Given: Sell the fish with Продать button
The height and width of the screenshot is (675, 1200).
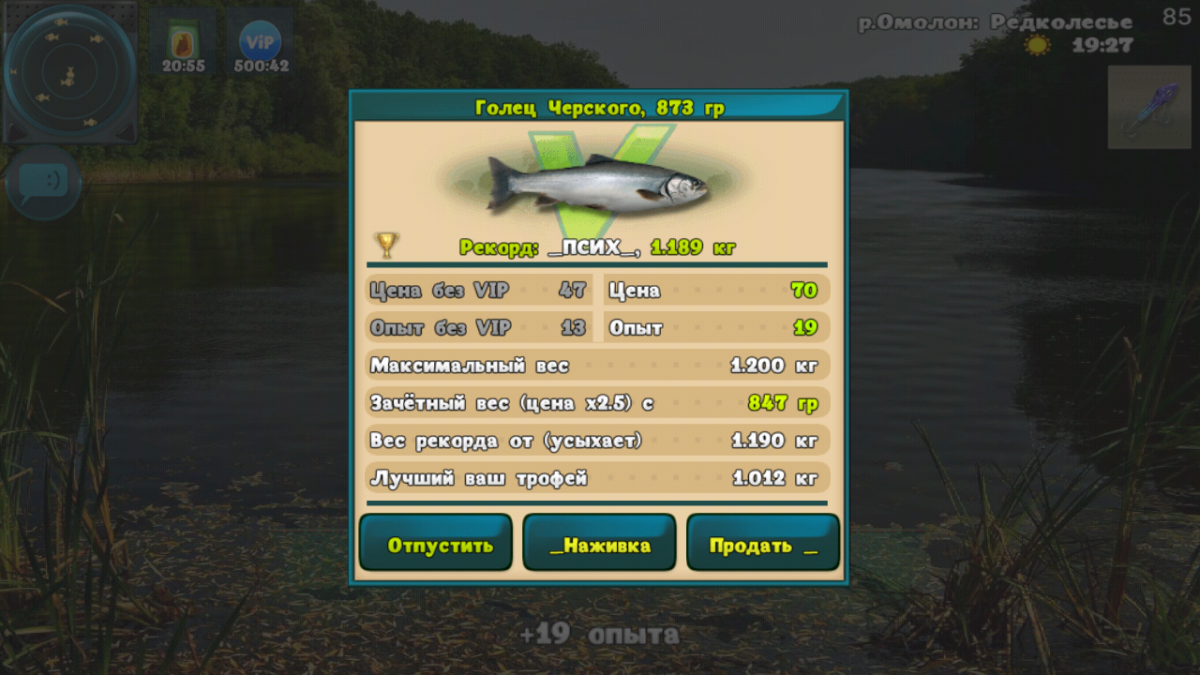Looking at the screenshot, I should pos(762,543).
